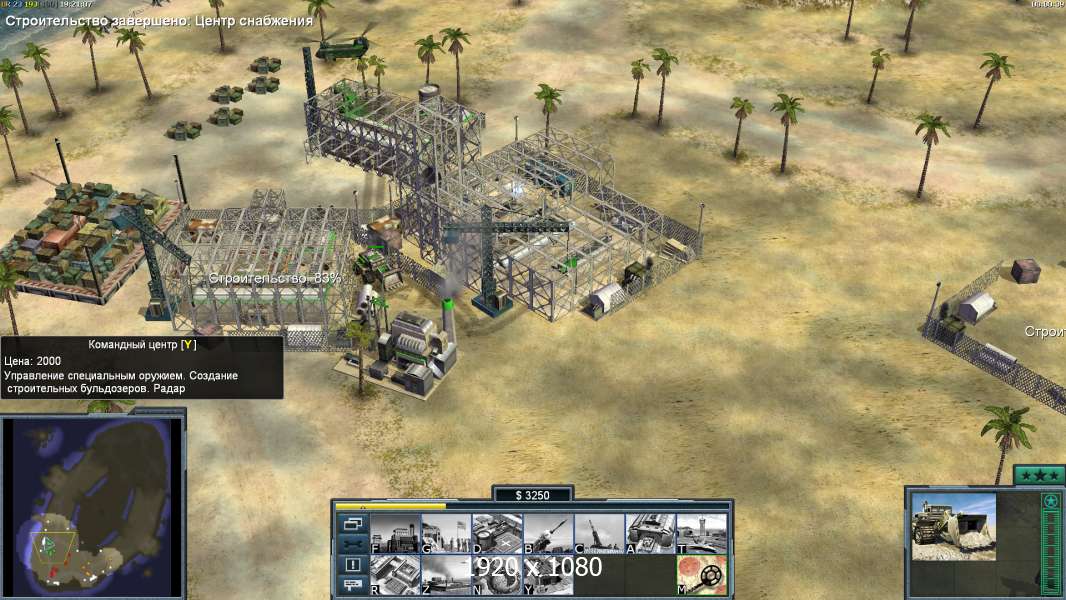The width and height of the screenshot is (1066, 600).
Task: Click the wrench-shaped button in the command bar
Action: pos(352,544)
